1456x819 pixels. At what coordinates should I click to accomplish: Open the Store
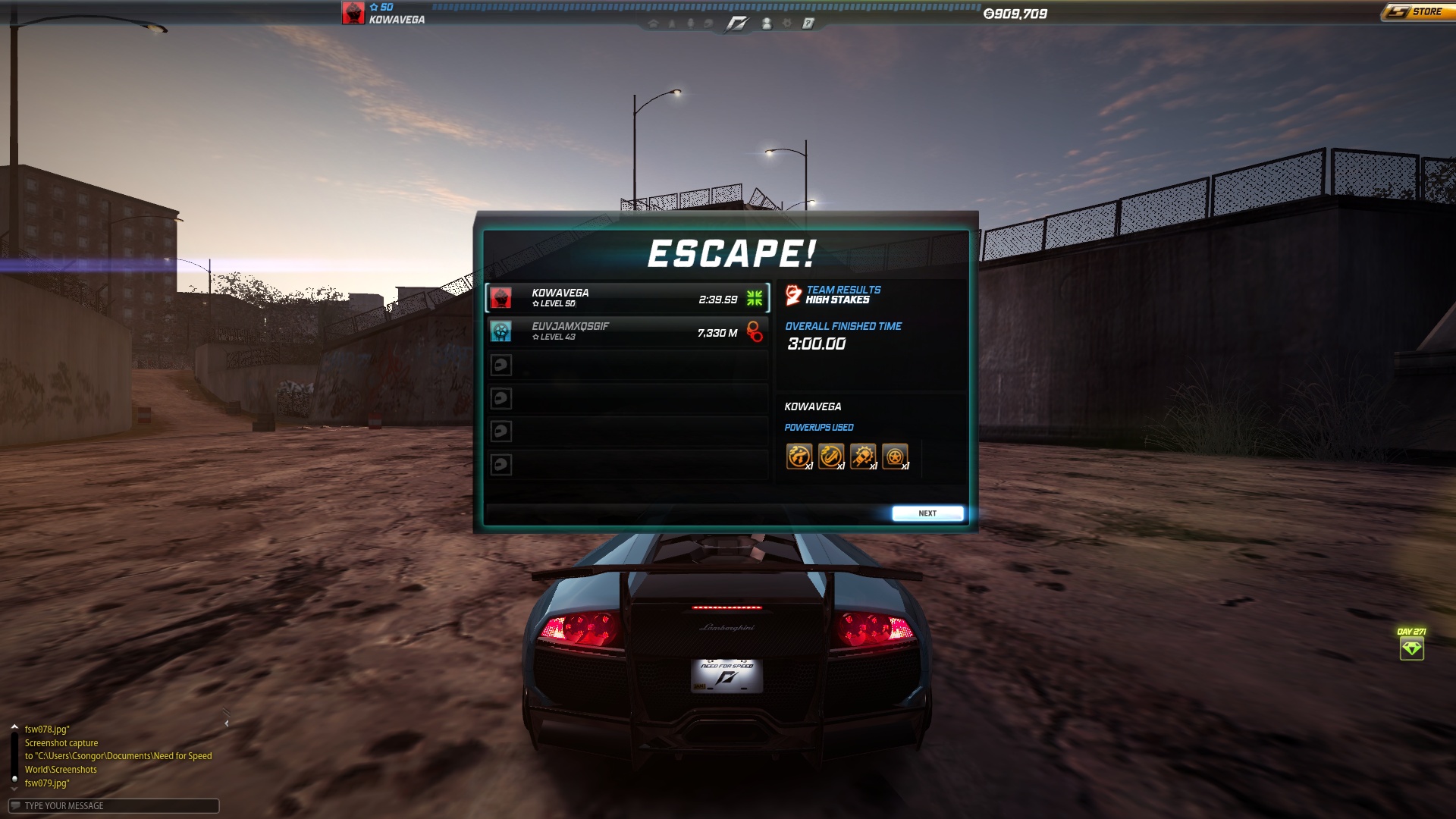tap(1416, 12)
